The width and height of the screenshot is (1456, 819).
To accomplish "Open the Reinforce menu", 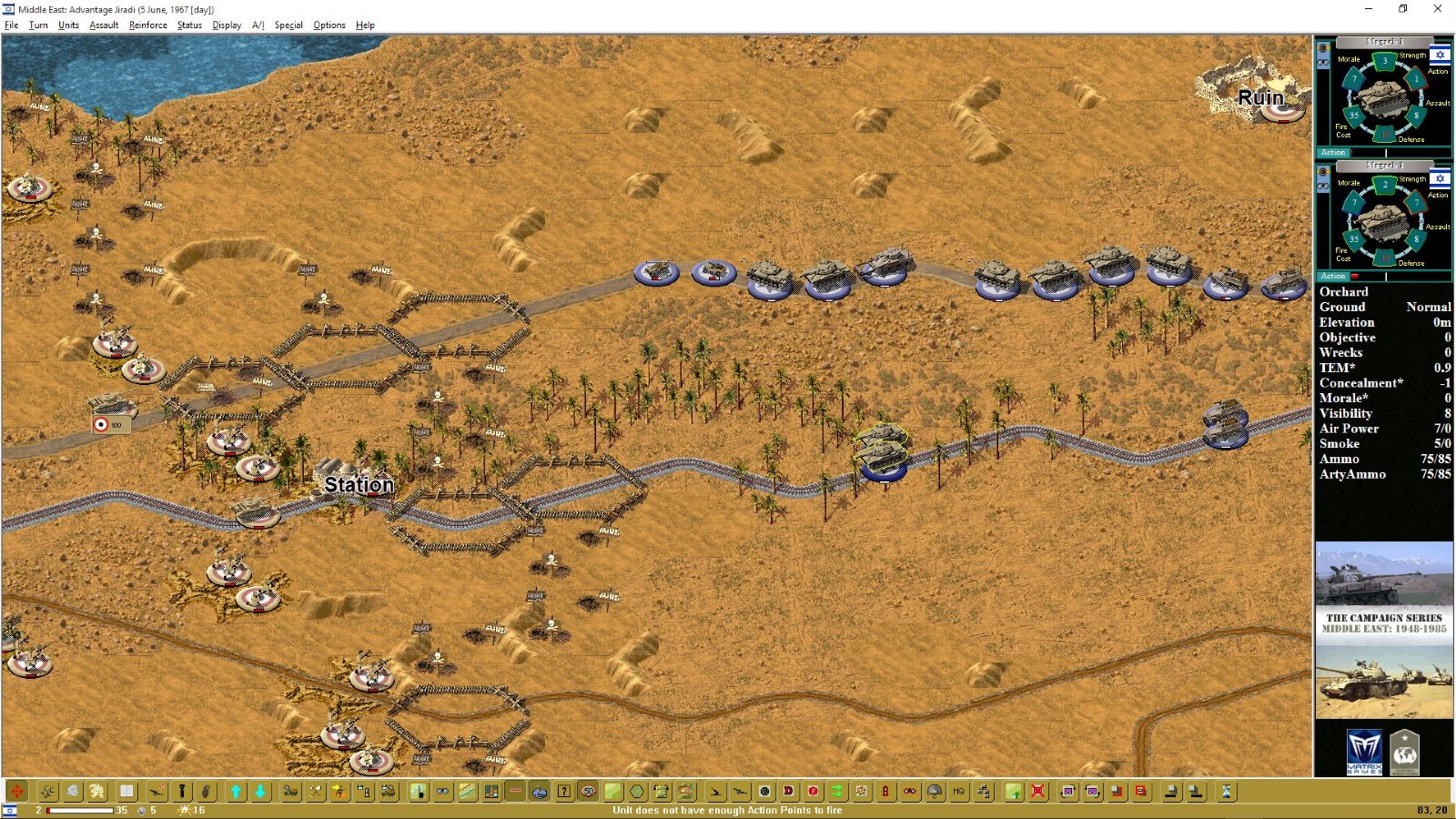I will click(147, 25).
